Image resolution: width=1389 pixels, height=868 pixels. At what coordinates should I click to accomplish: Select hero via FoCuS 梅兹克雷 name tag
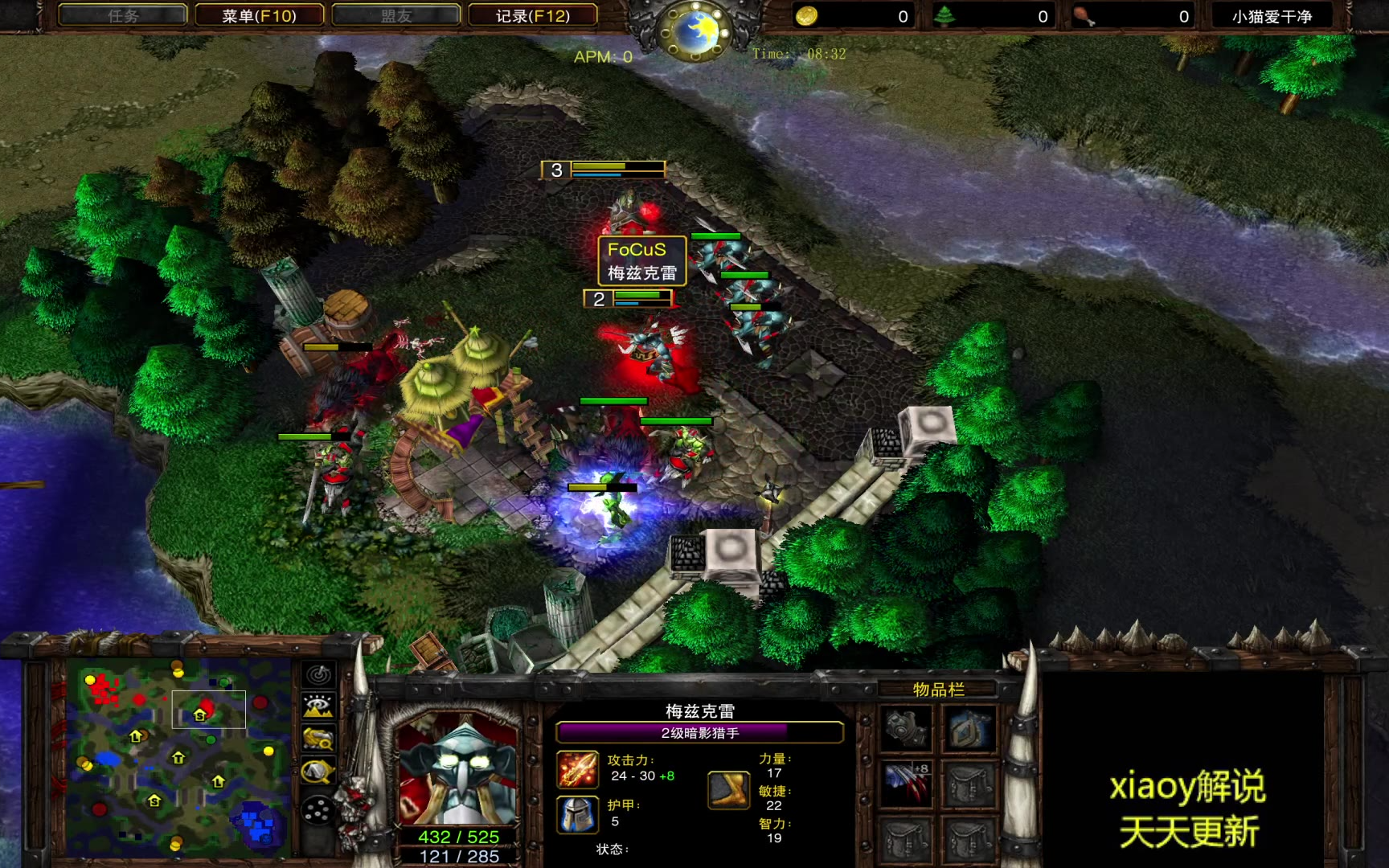pos(641,260)
